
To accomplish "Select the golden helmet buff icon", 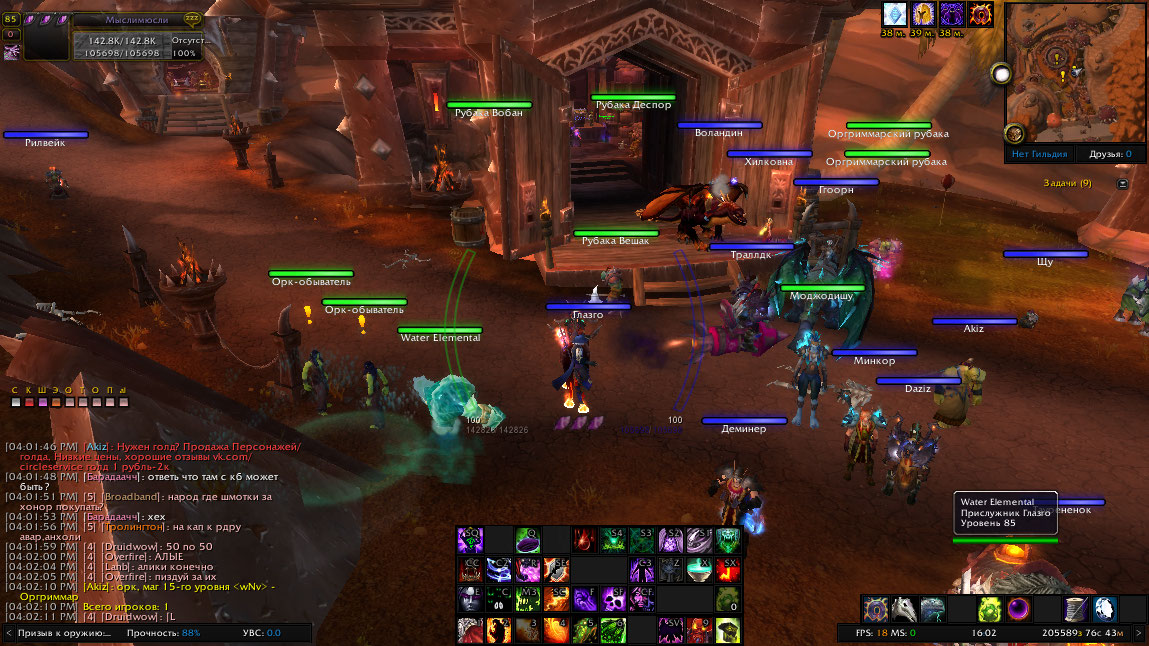I will pos(923,14).
